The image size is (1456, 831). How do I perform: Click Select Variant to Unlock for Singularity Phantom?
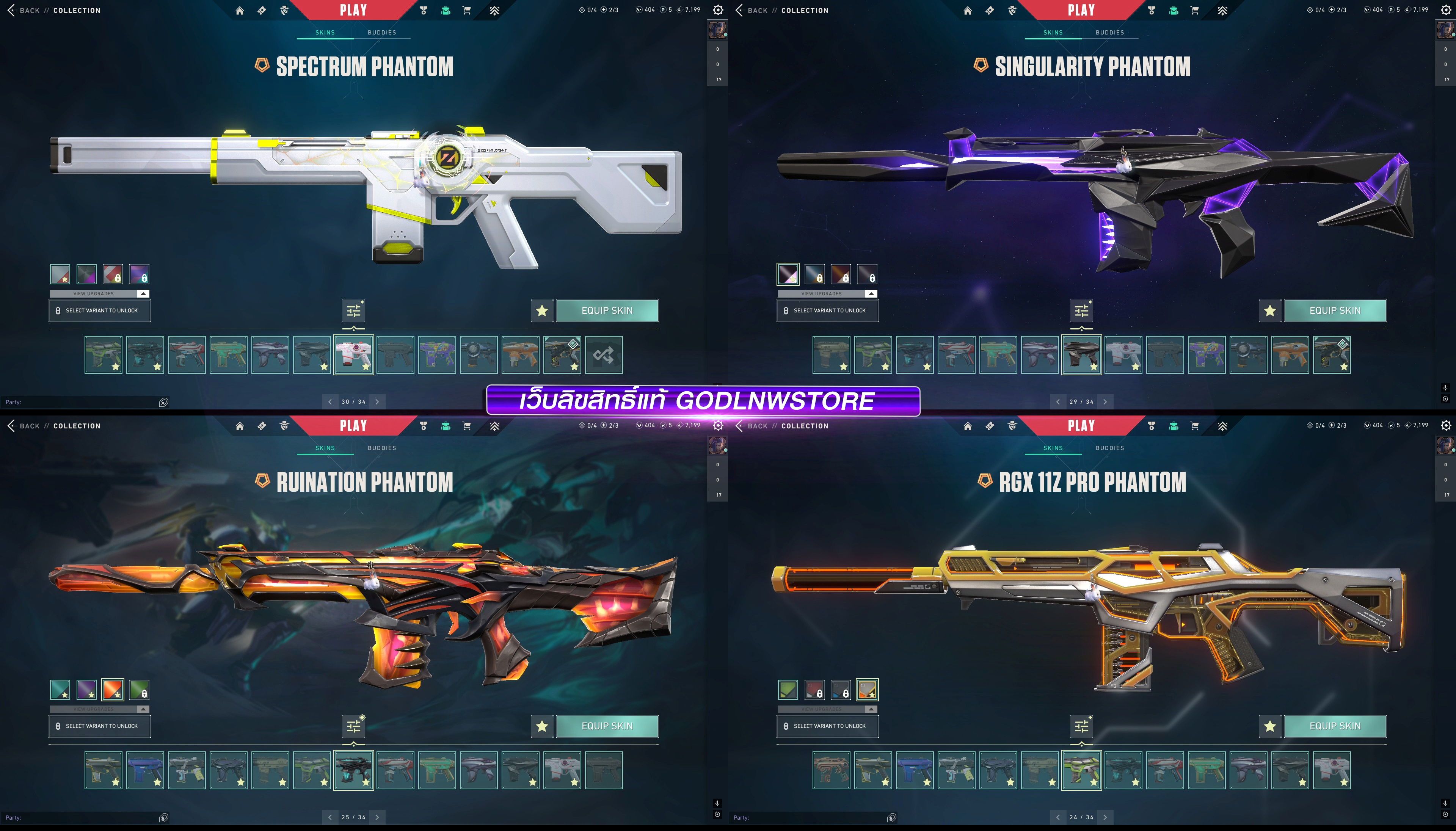(x=827, y=310)
